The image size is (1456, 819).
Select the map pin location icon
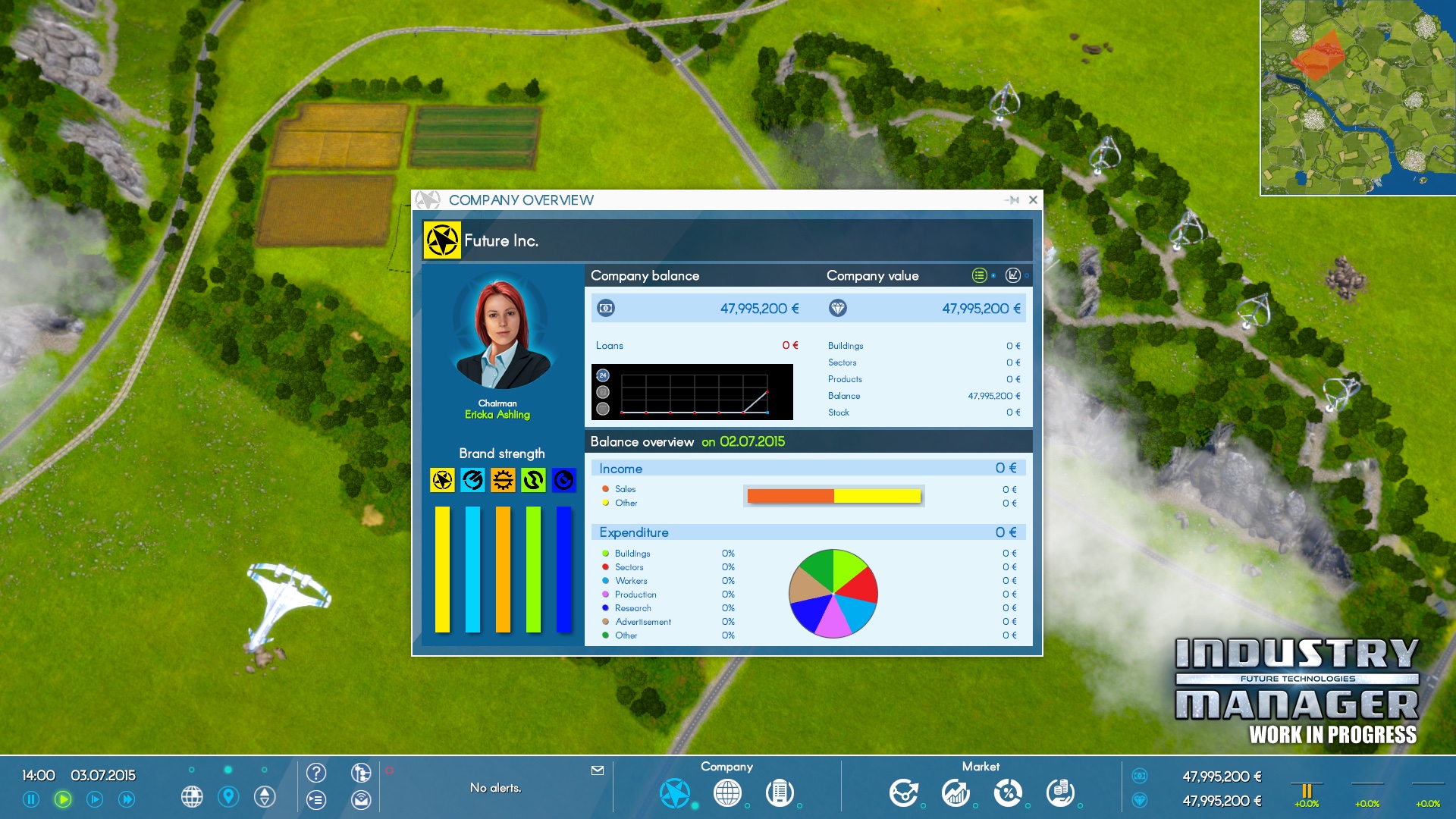click(228, 797)
